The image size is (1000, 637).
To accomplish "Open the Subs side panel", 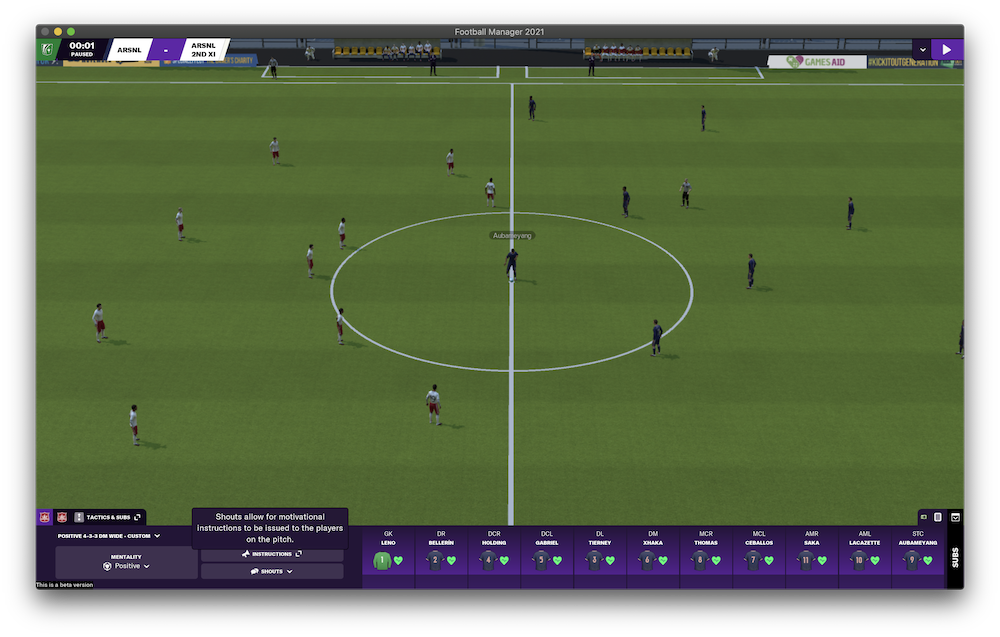I will (955, 556).
